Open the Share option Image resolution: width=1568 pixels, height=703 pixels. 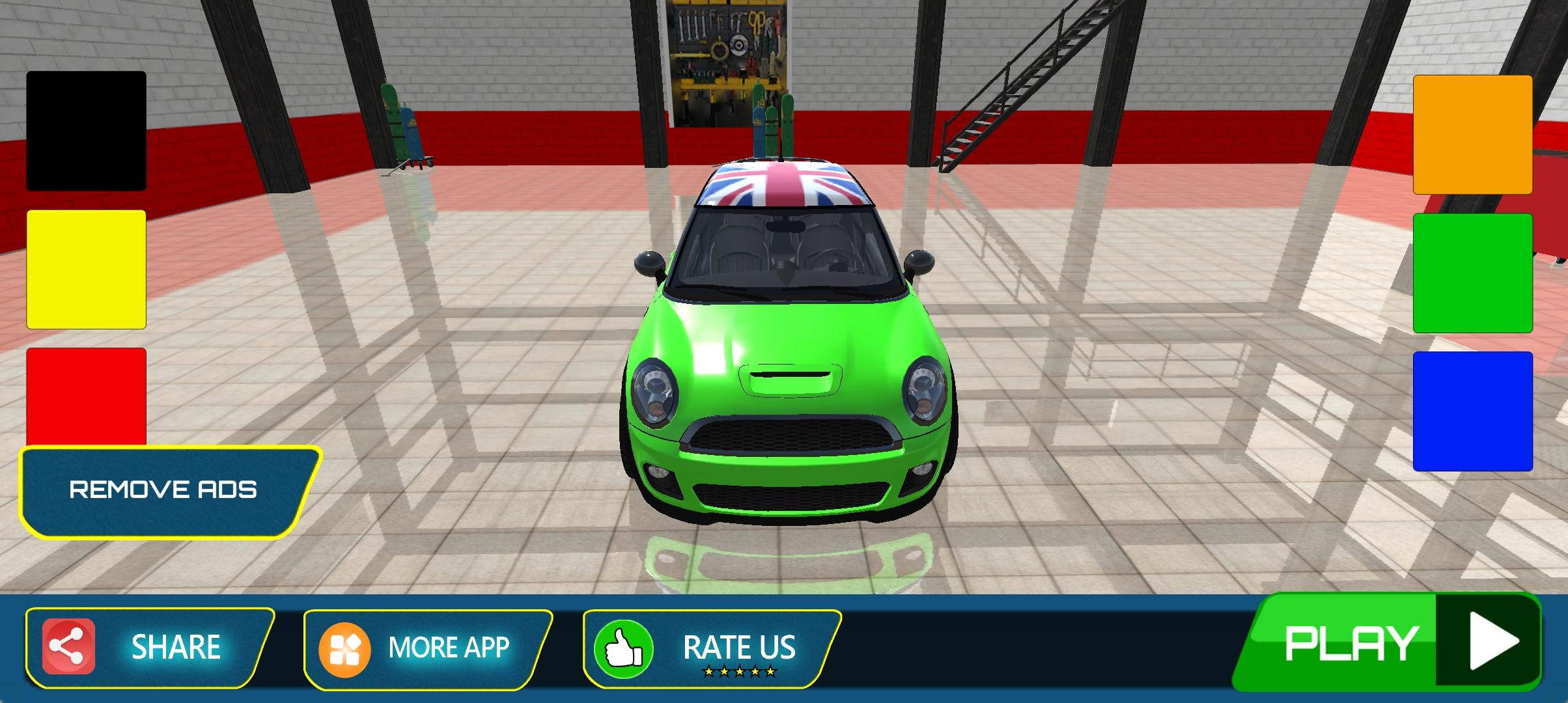pyautogui.click(x=148, y=647)
